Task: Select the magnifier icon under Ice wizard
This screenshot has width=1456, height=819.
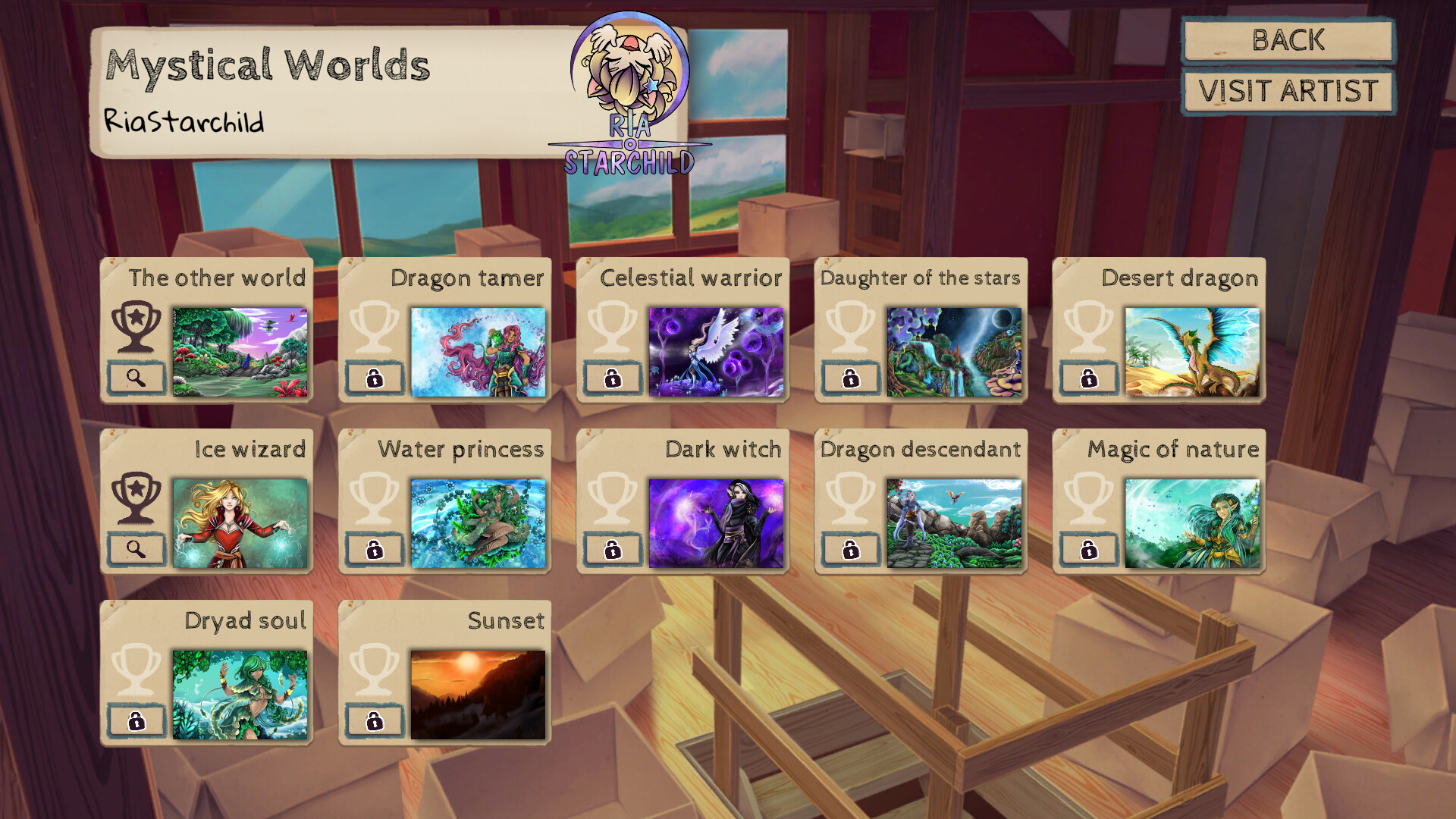Action: [x=136, y=548]
